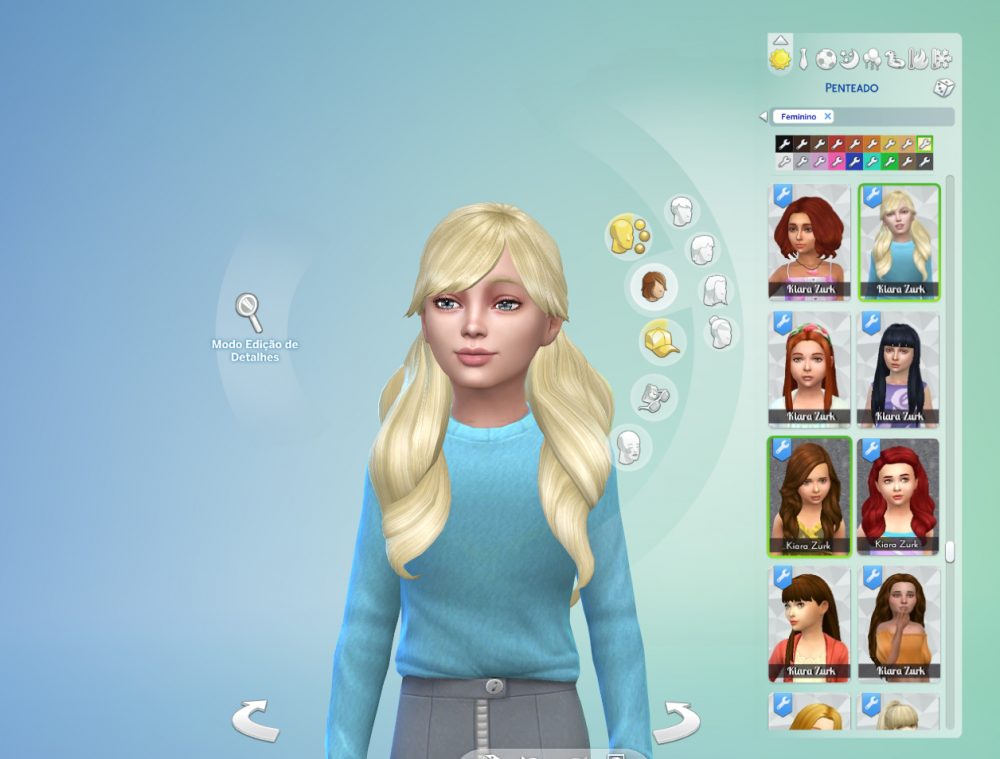Pick the dark blue hair color swatch
Screen dimensions: 1000x759
855,161
